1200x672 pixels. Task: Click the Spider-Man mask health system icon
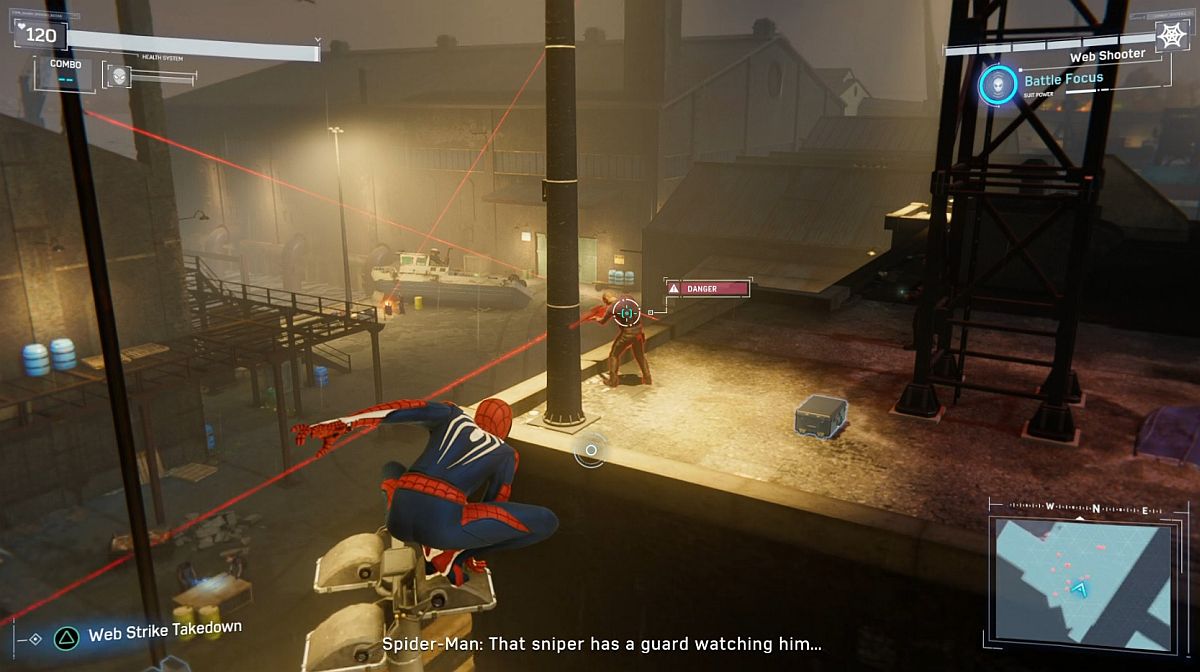[x=119, y=75]
